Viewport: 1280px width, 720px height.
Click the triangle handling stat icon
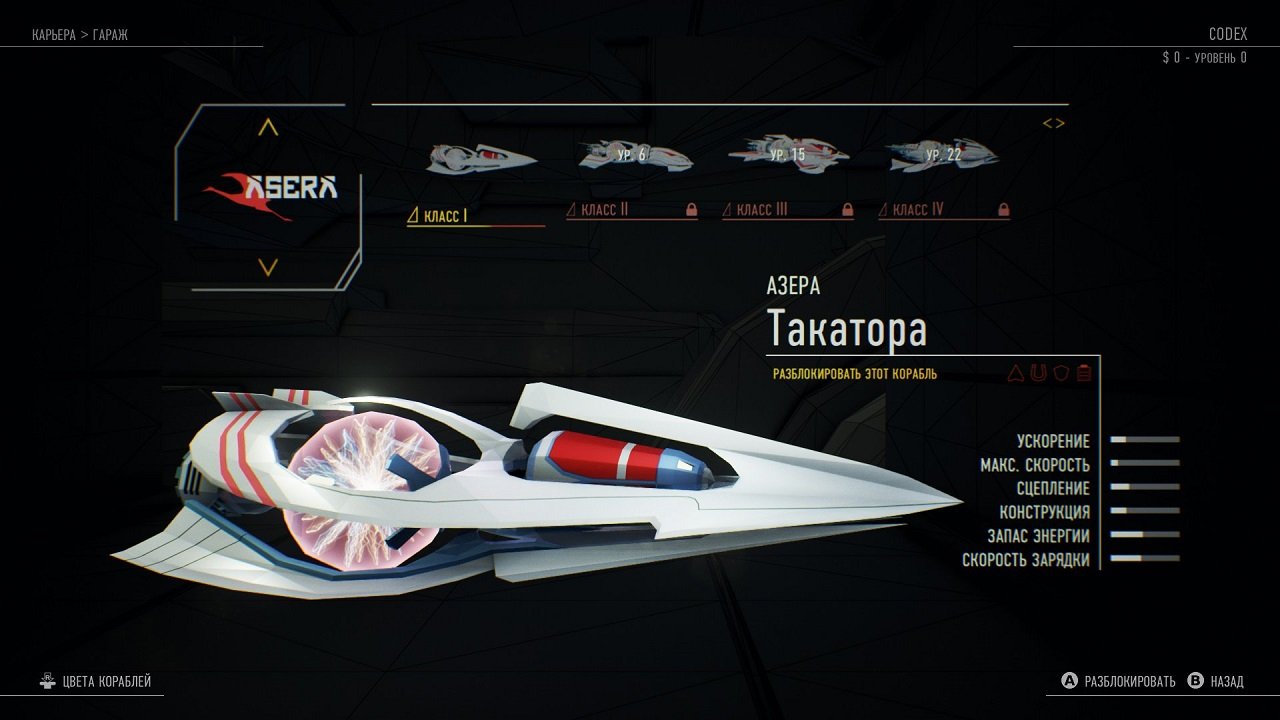[x=1016, y=372]
